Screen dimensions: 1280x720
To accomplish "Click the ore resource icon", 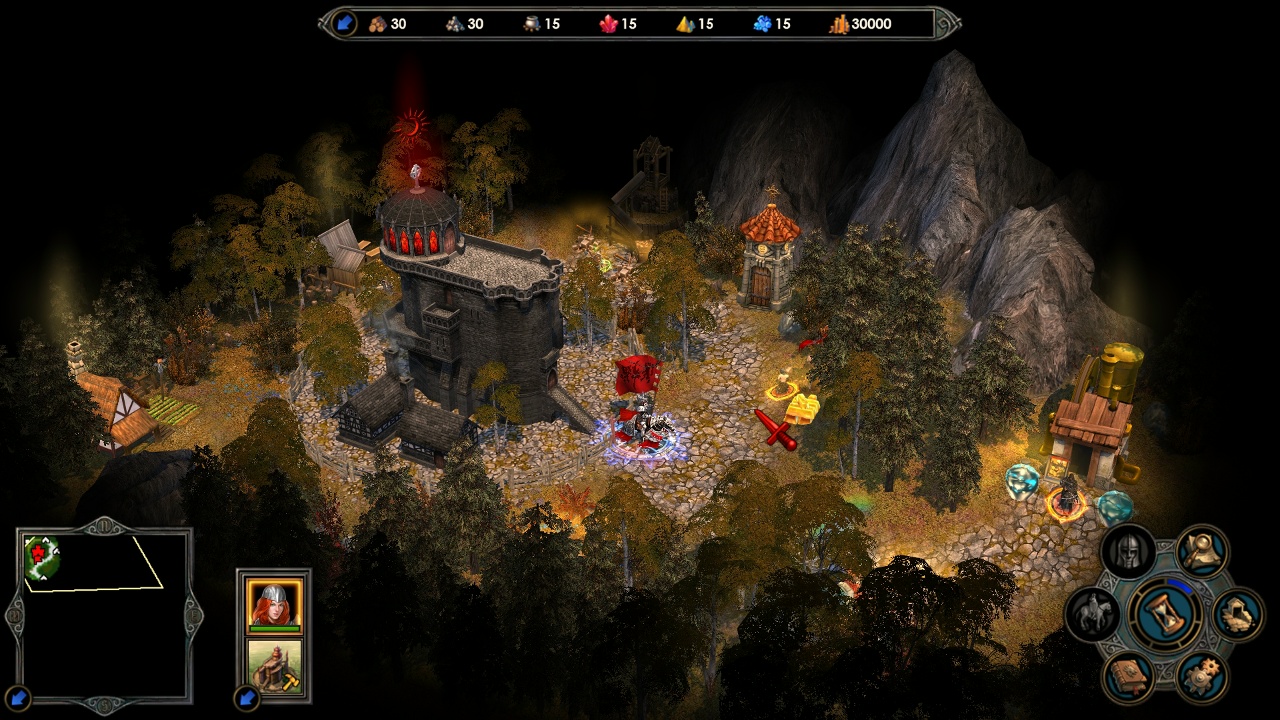I will [454, 24].
